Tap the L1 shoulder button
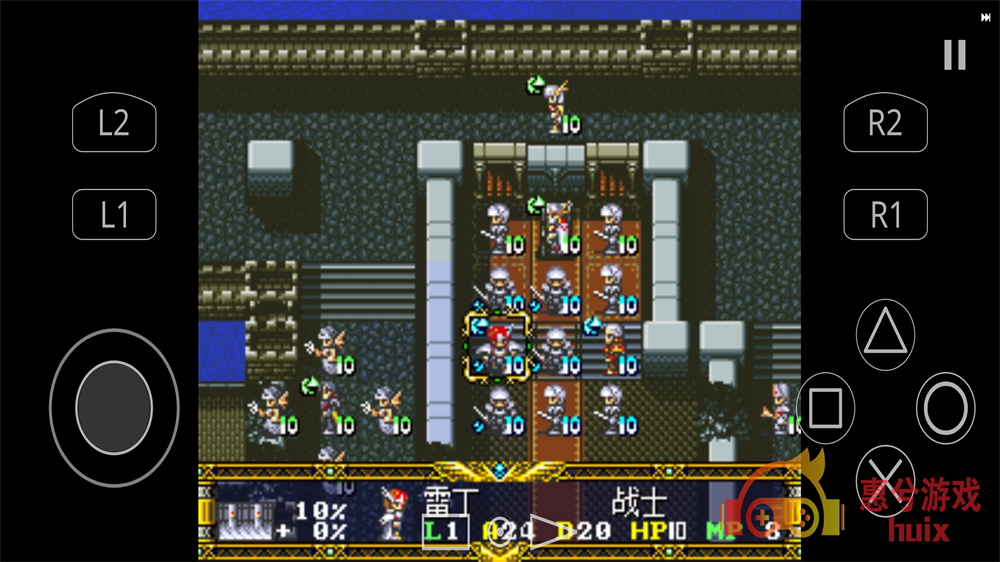 pos(114,214)
